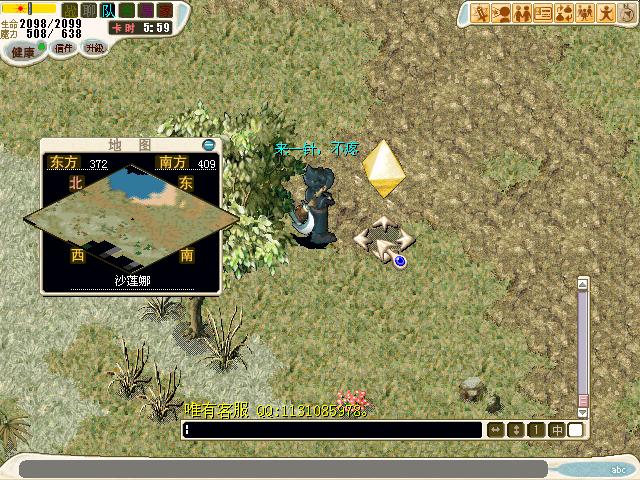Image resolution: width=640 pixels, height=480 pixels.
Task: Toggle the 中 input language button
Action: click(x=557, y=430)
